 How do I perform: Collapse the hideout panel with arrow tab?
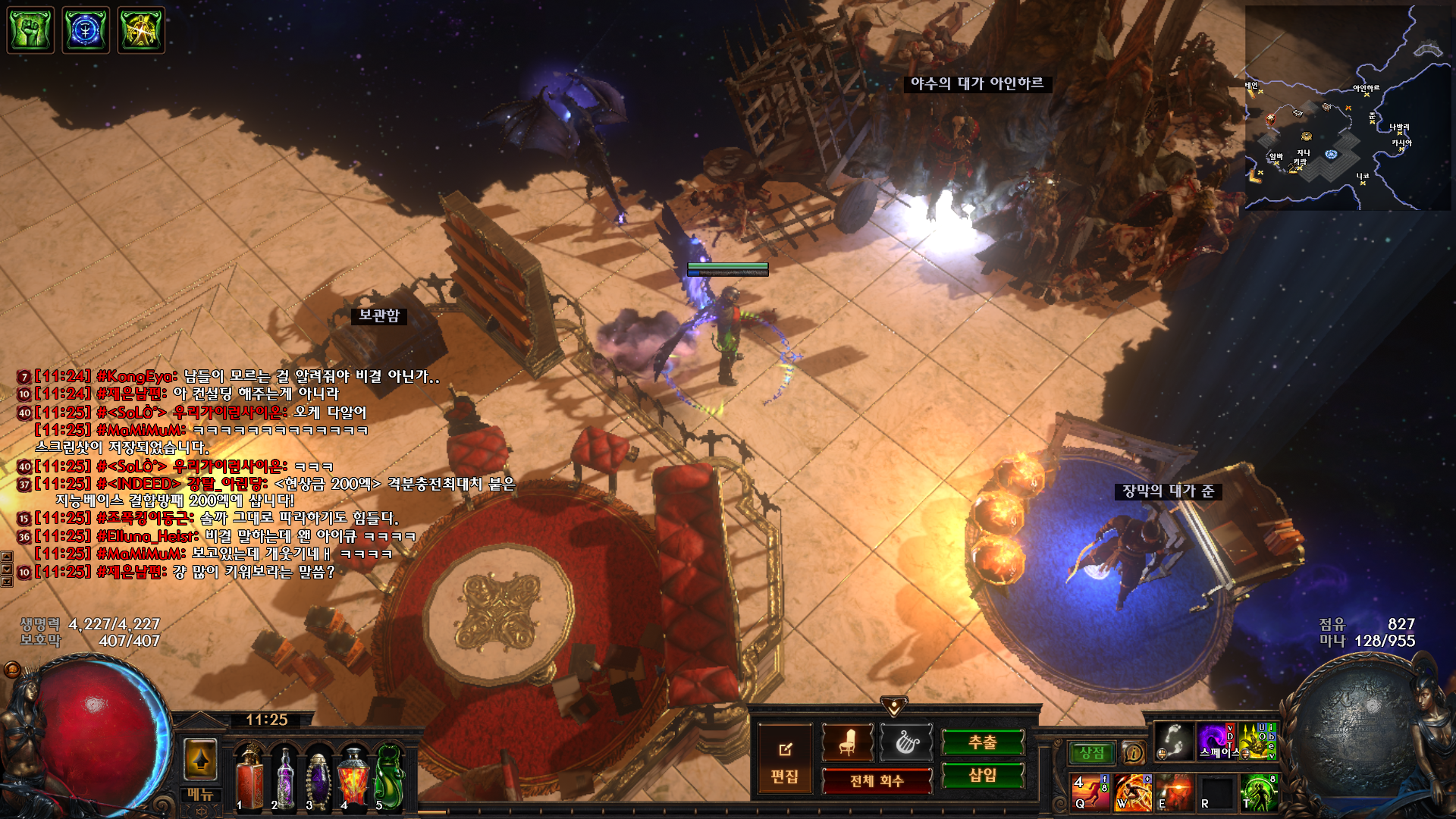(894, 707)
